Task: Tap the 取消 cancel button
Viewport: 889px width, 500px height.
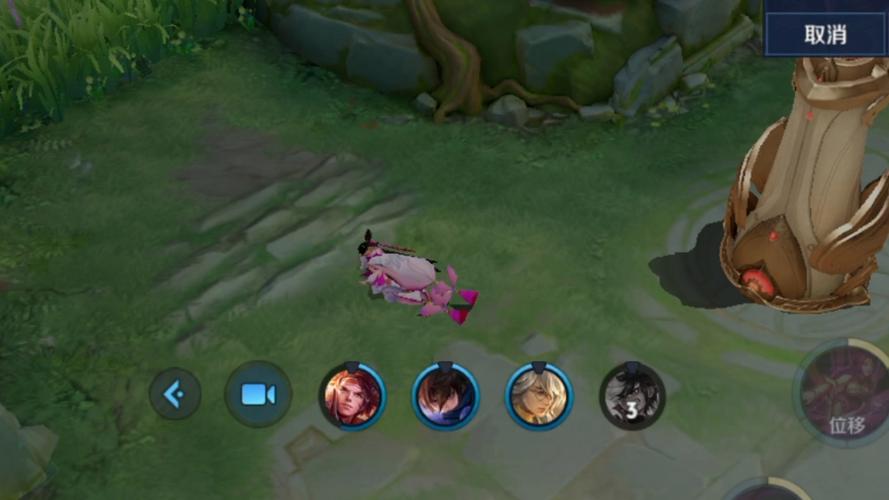Action: click(x=825, y=34)
